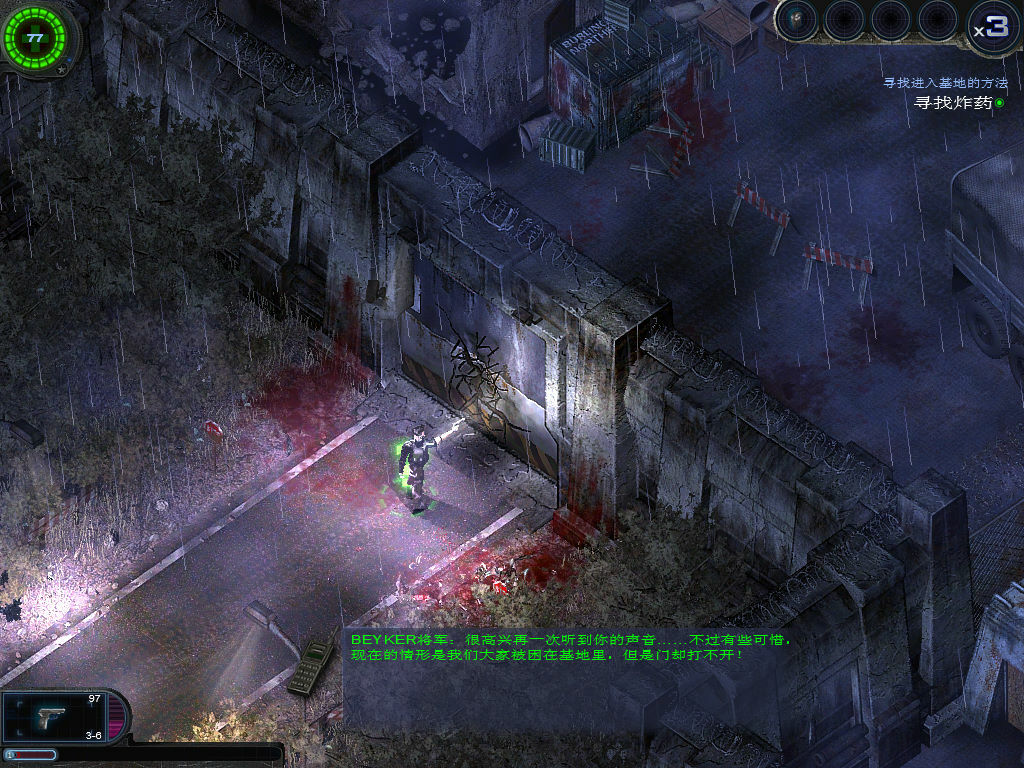The height and width of the screenshot is (768, 1024).
Task: Select the pistol weapon slot
Action: 52,716
